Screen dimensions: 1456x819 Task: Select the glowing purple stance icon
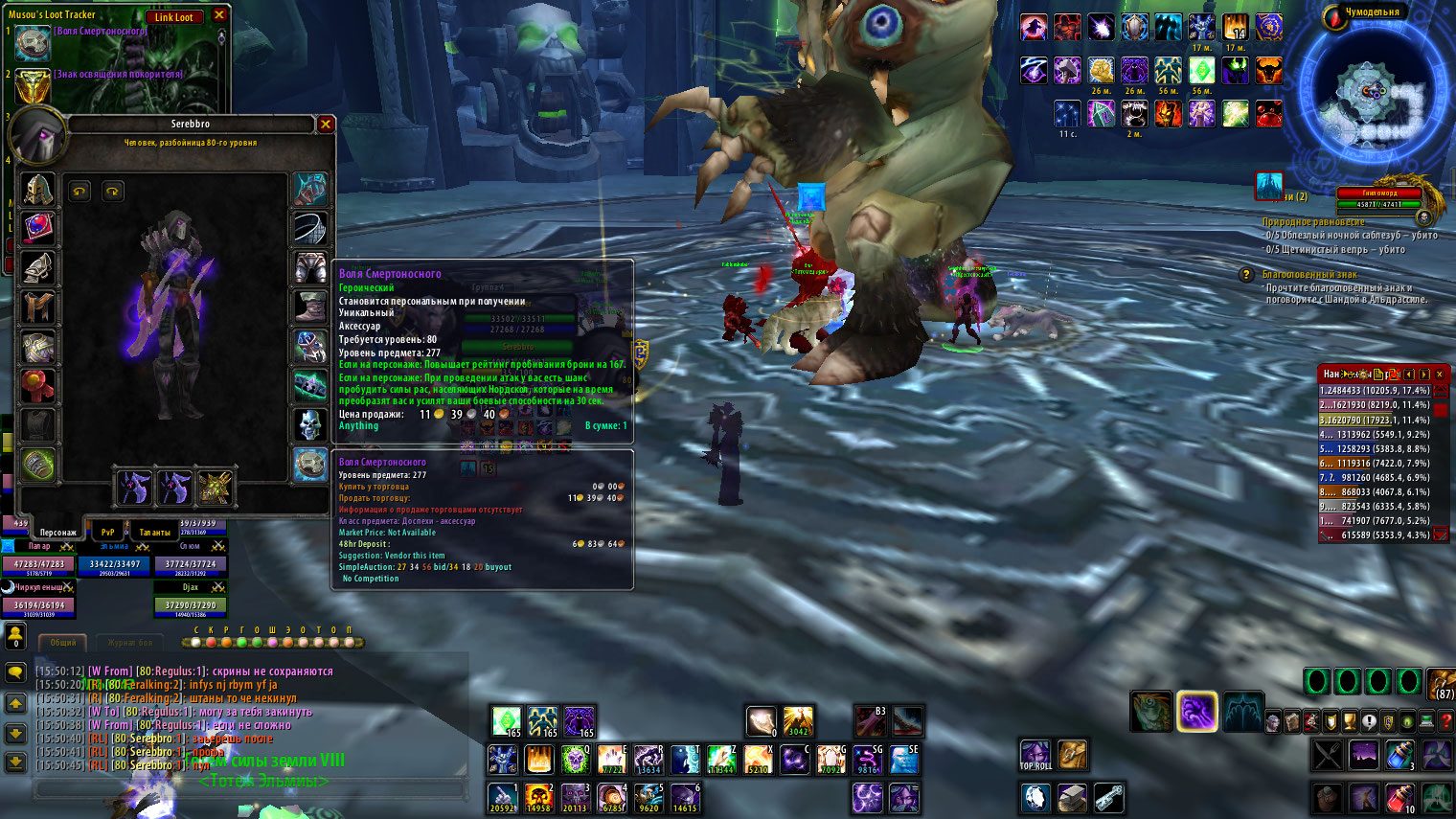point(1196,712)
